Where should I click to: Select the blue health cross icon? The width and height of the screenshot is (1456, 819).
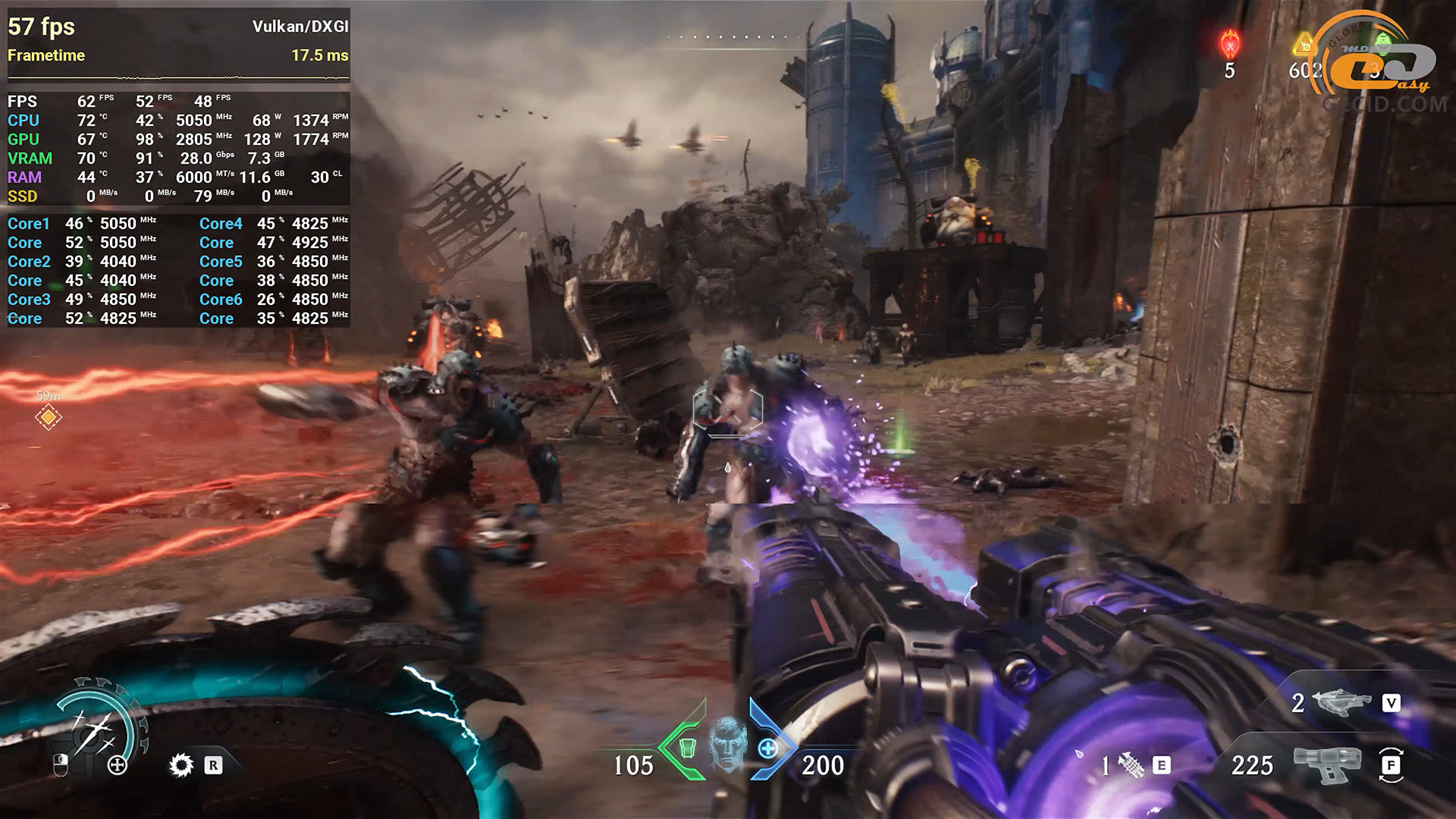tap(768, 749)
